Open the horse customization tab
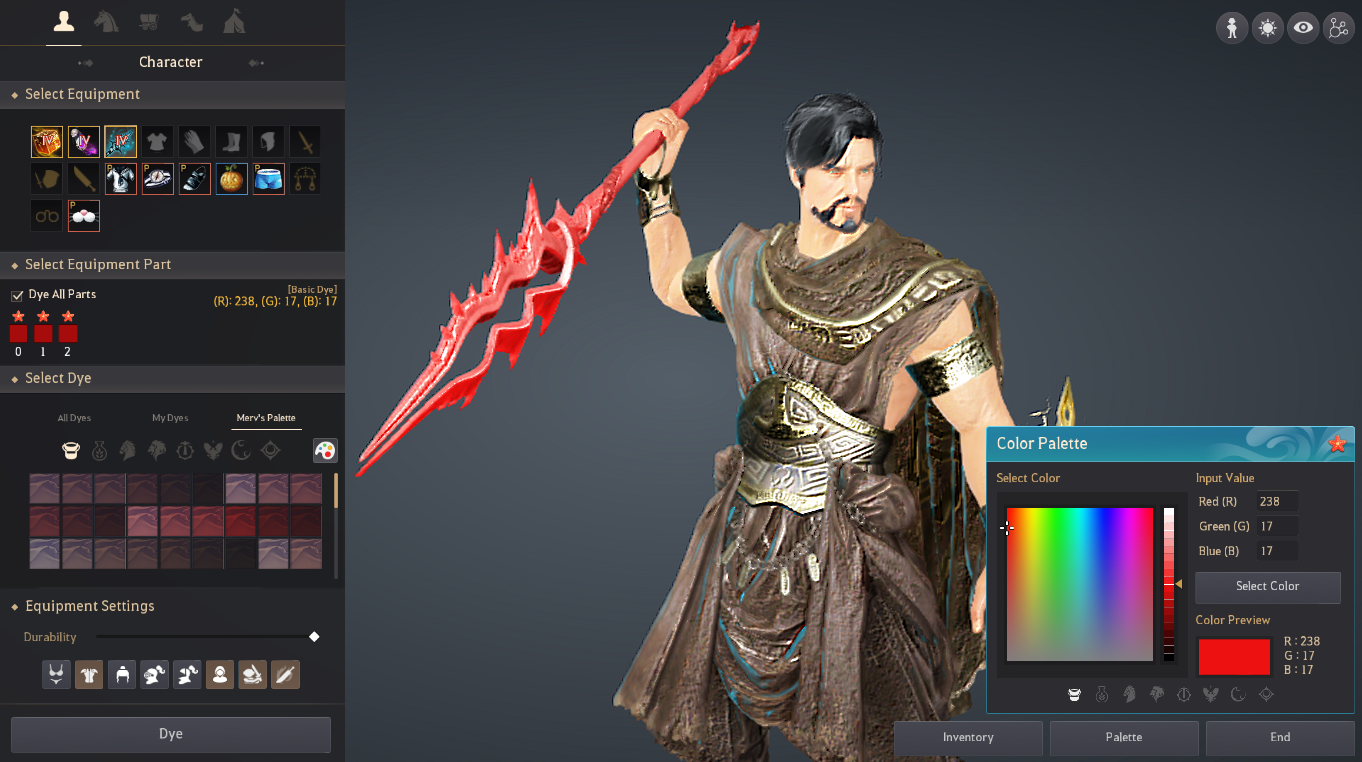Image resolution: width=1362 pixels, height=762 pixels. 106,21
